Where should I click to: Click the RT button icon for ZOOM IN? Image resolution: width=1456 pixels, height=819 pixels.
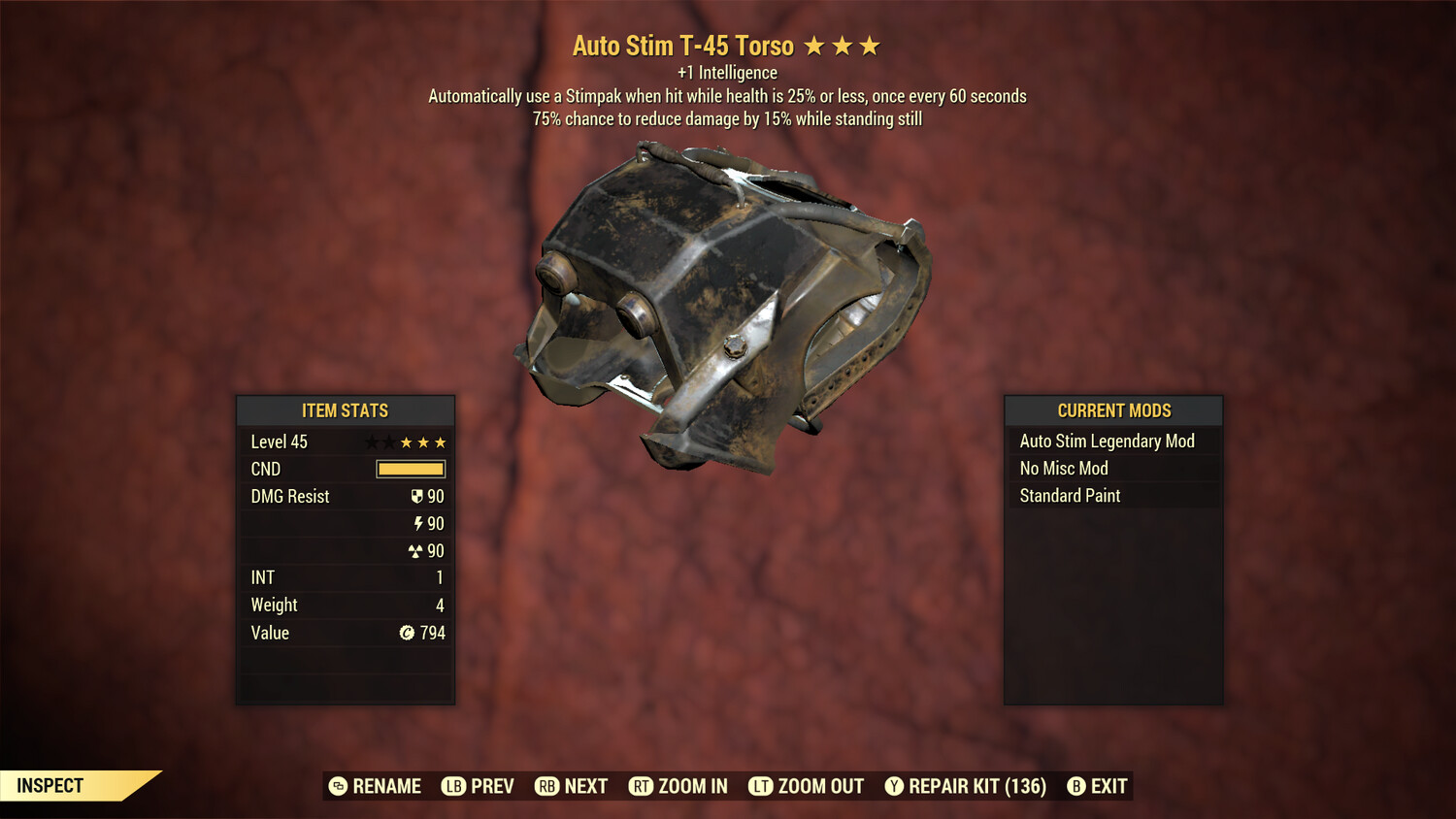coord(642,786)
